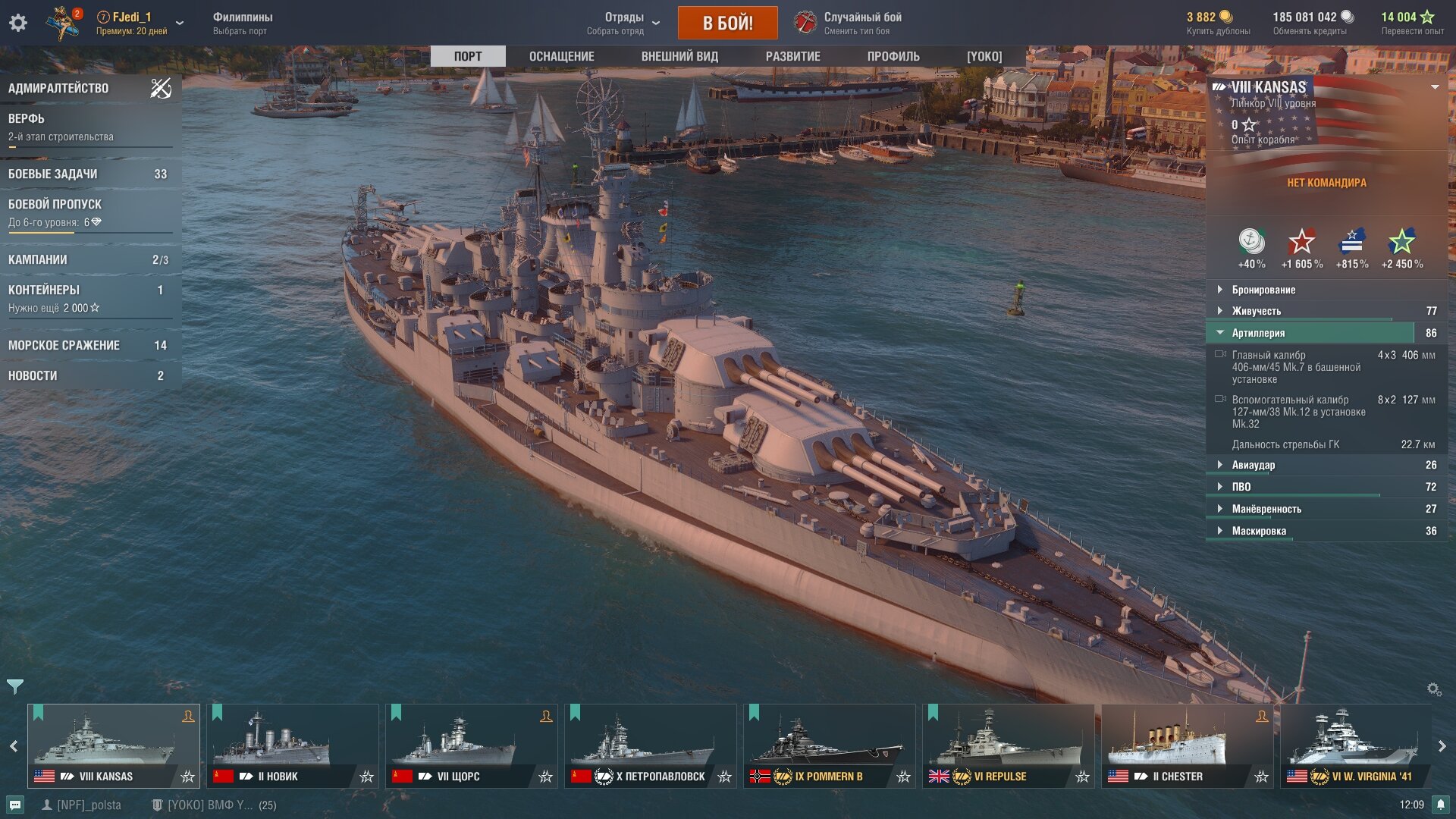Collapse the Артиллерия section
The image size is (1456, 819).
[1258, 333]
